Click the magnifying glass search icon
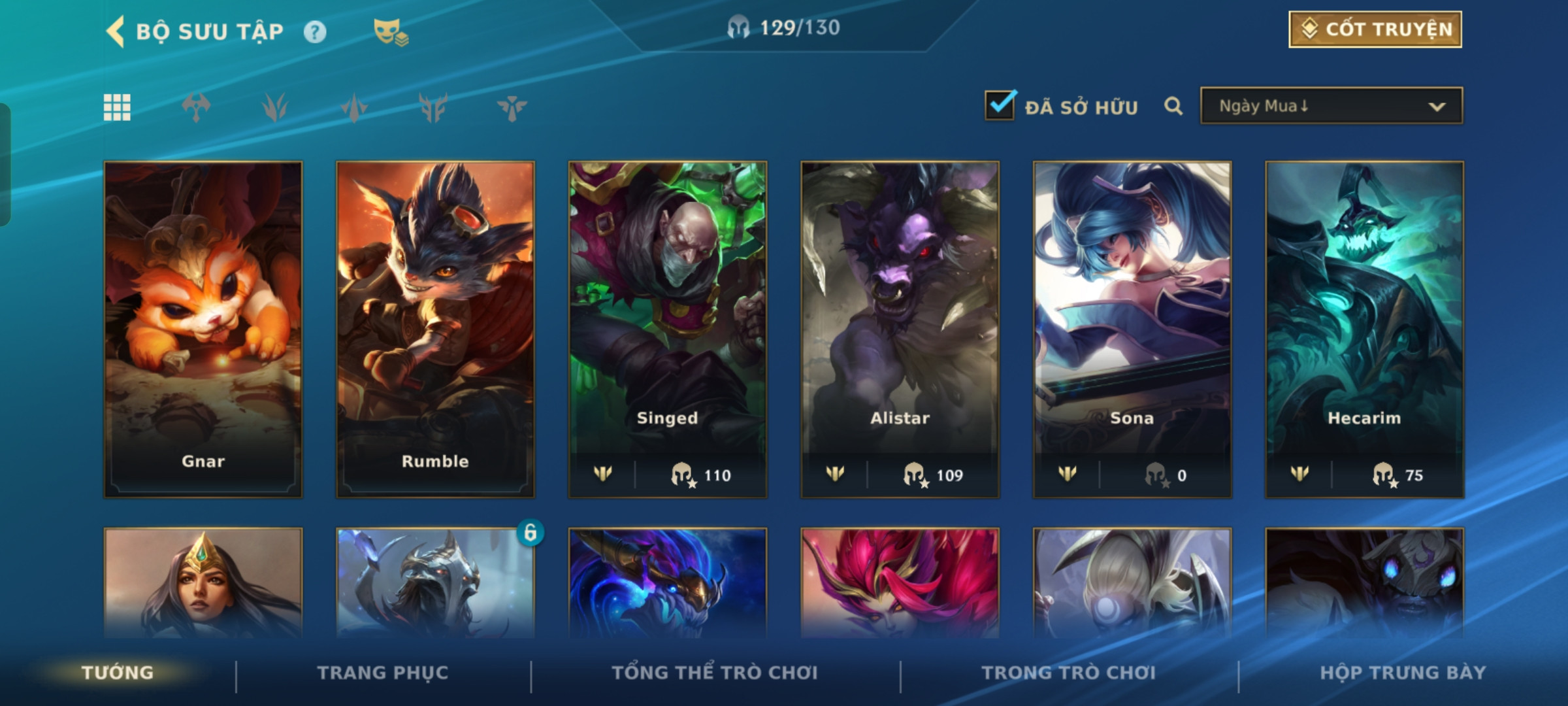1568x706 pixels. point(1173,106)
